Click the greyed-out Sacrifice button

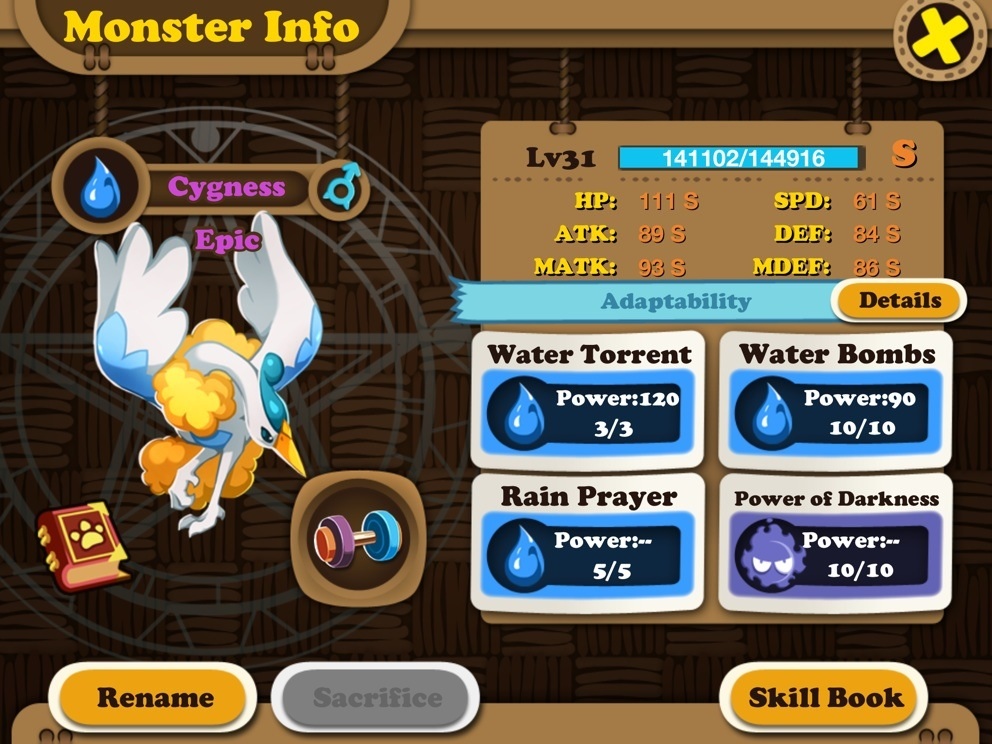click(376, 697)
